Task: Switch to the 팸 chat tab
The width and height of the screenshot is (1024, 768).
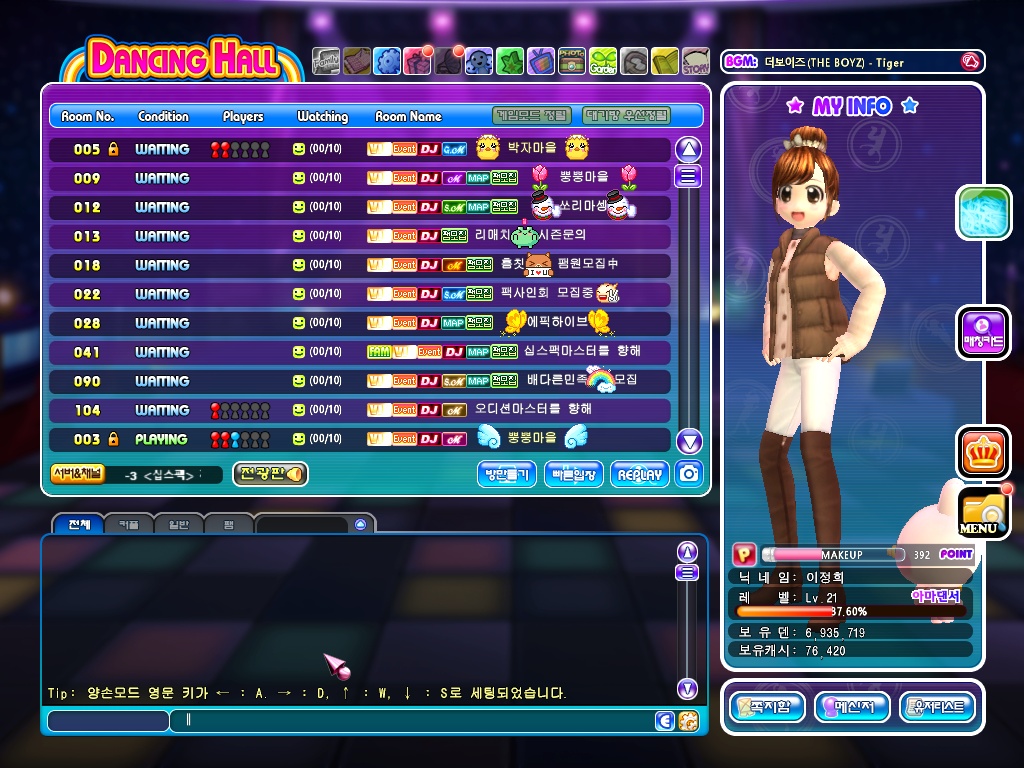Action: click(x=229, y=524)
